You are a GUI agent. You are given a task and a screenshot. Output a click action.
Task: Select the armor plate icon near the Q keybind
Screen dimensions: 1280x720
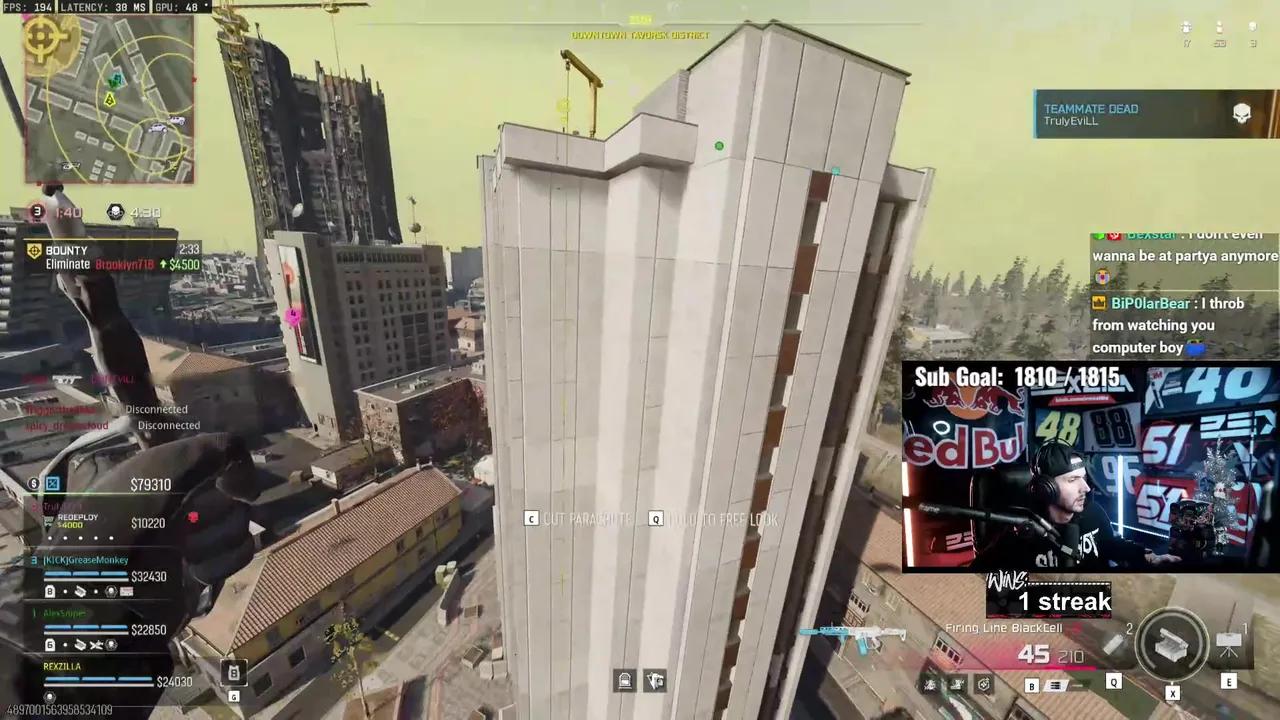1114,646
